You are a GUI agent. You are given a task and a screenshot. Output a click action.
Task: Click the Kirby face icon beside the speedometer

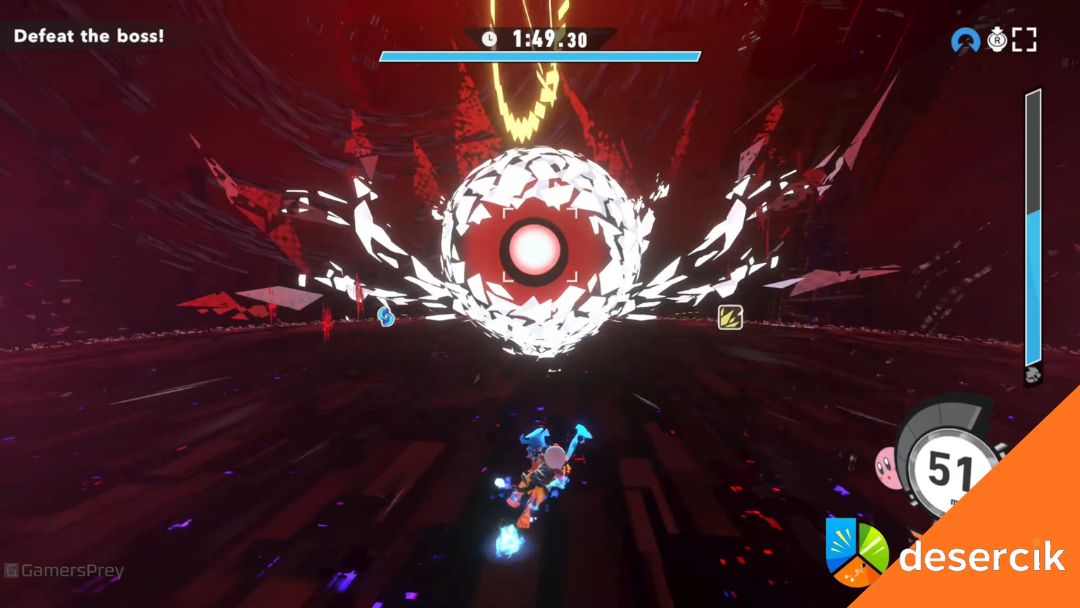(887, 462)
